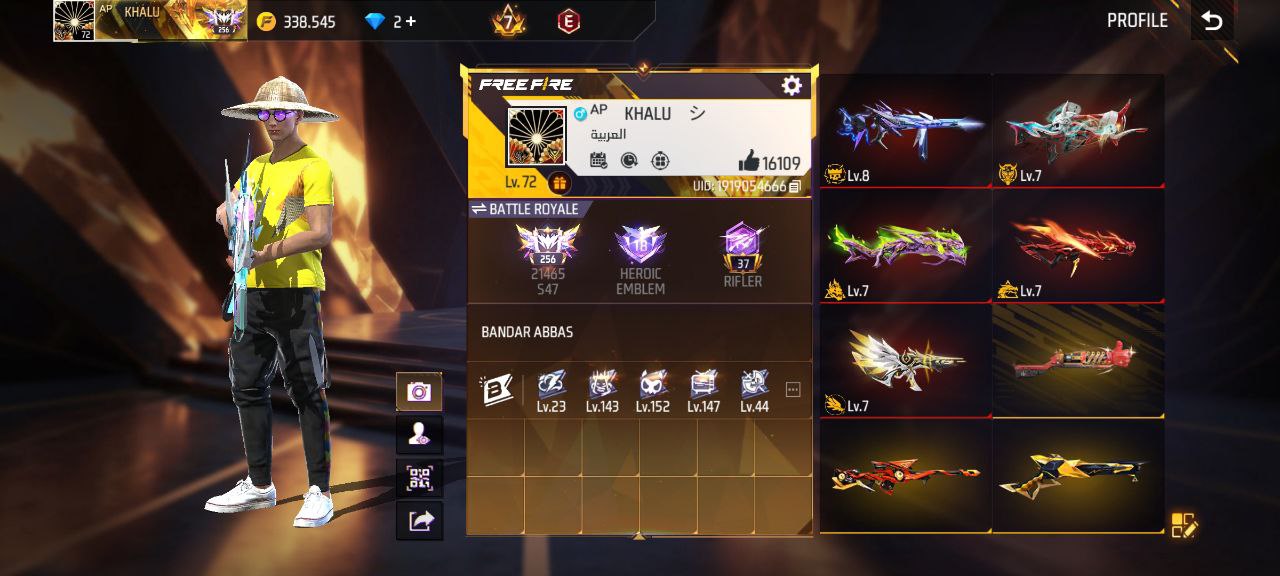The width and height of the screenshot is (1280, 576).
Task: Show the QR code button
Action: coord(419,478)
